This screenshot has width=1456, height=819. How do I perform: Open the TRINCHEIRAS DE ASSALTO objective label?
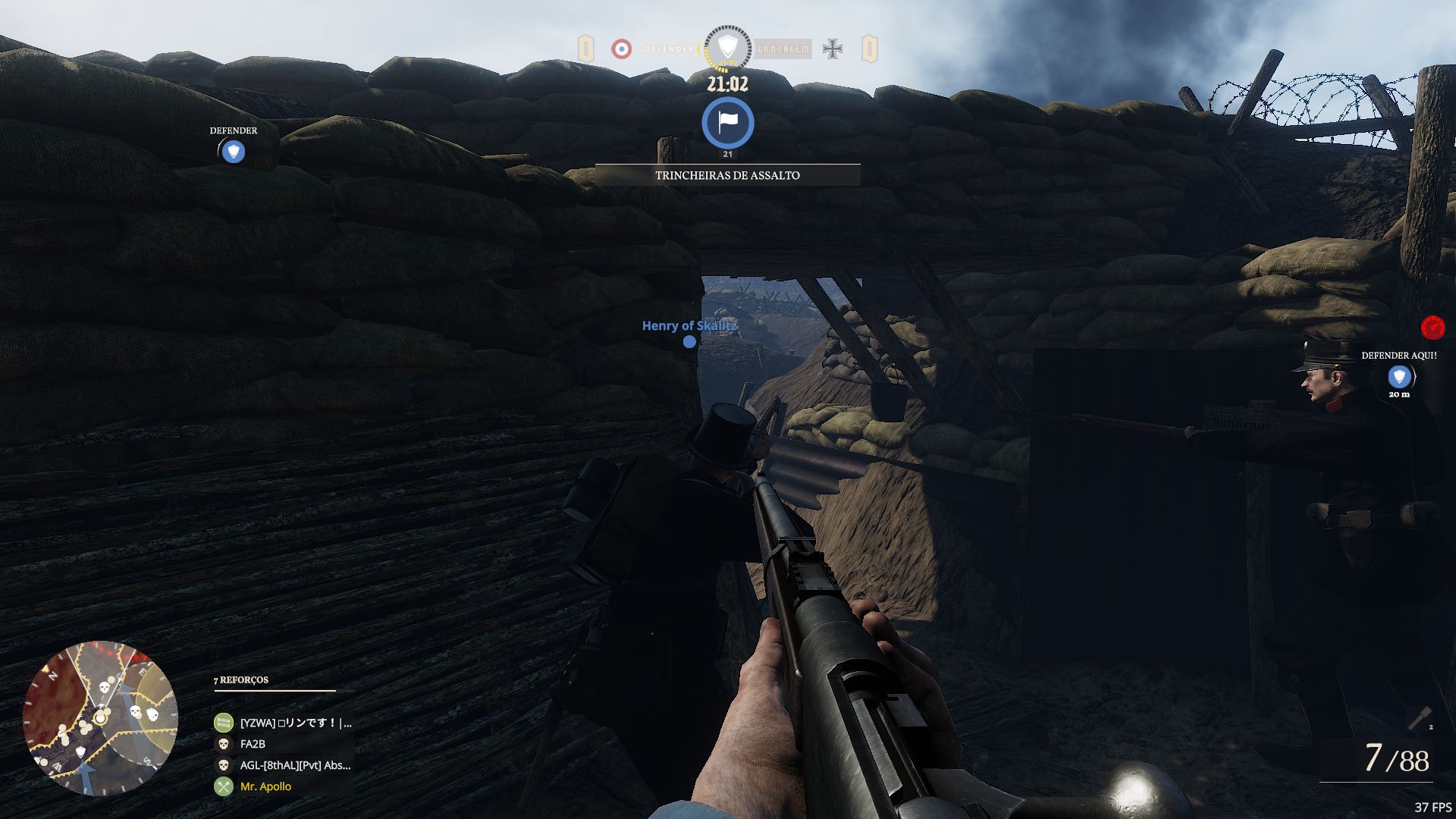pos(726,174)
